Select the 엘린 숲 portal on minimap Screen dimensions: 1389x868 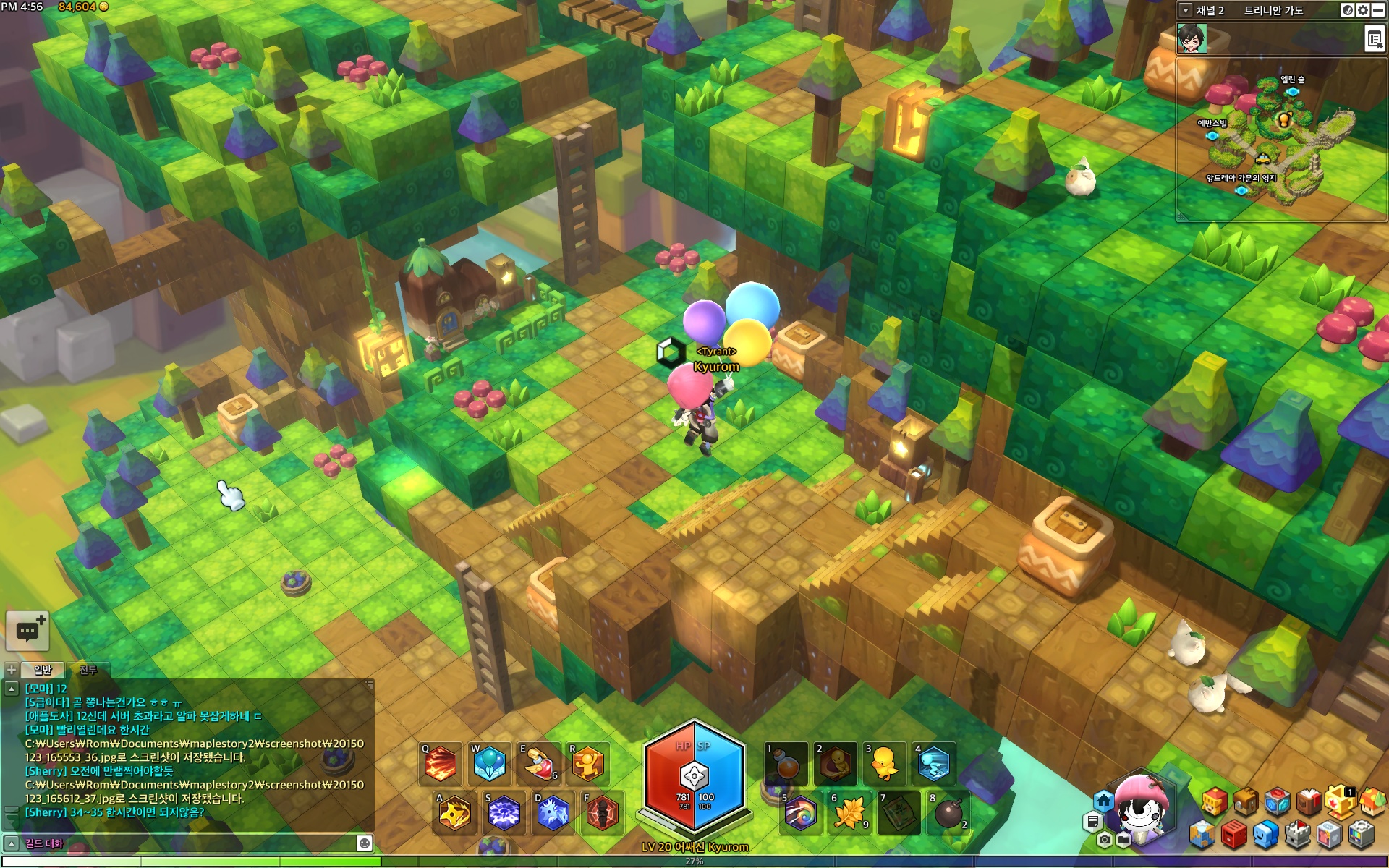[1292, 92]
